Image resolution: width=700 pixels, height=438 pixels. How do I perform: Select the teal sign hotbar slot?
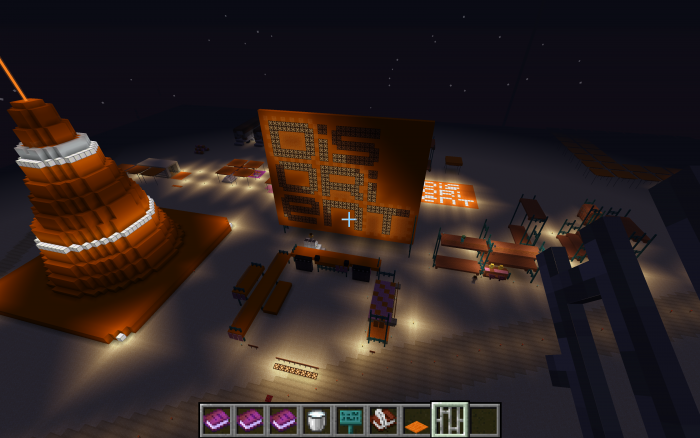[x=350, y=420]
